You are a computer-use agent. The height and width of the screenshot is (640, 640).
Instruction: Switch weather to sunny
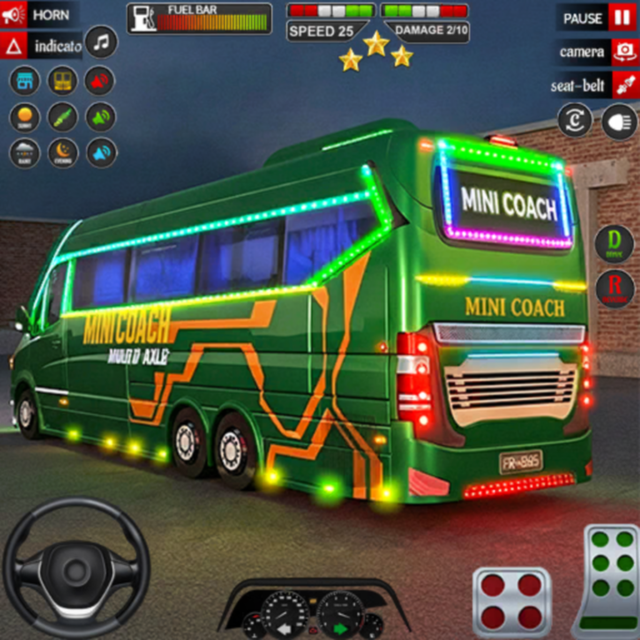(x=25, y=117)
